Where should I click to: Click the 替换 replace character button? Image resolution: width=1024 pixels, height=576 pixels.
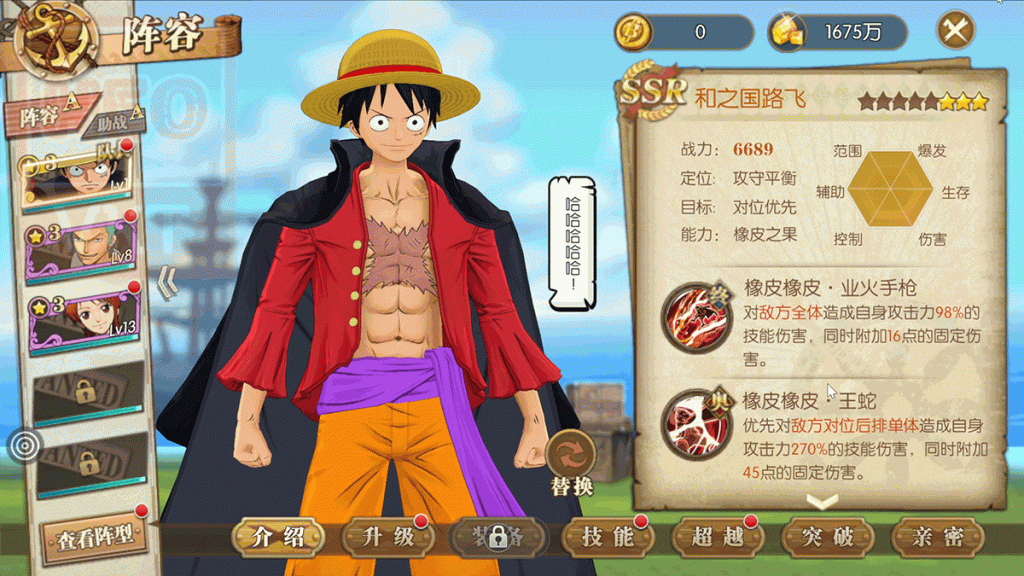point(572,465)
